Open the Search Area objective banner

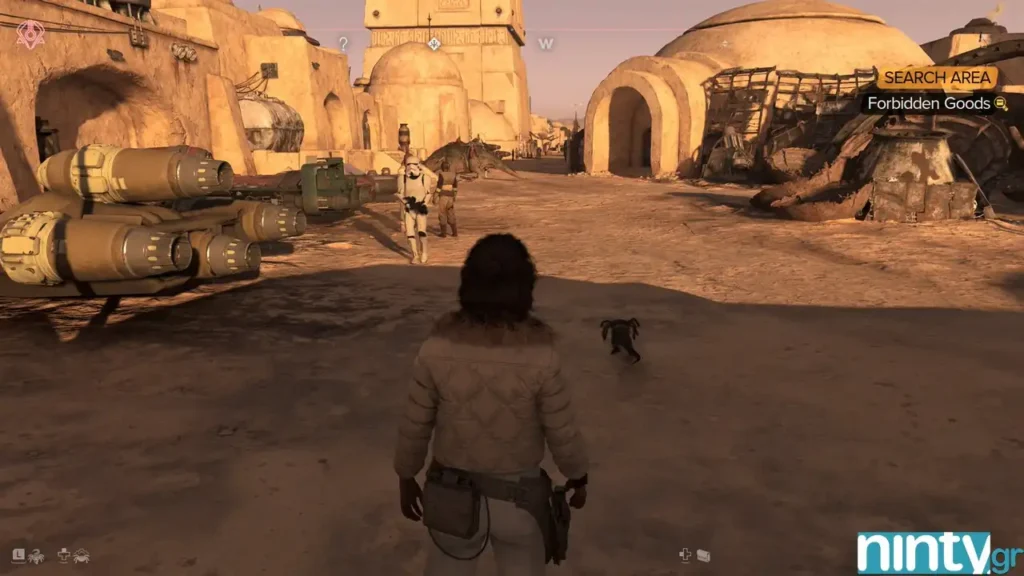coord(937,78)
